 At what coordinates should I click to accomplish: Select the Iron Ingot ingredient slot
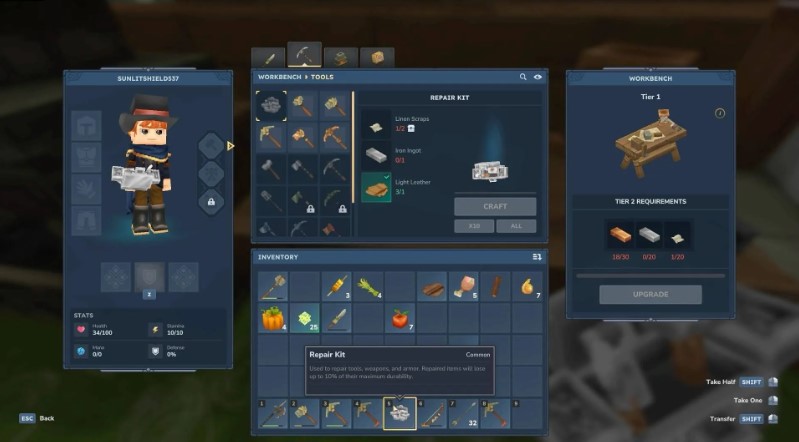pyautogui.click(x=376, y=156)
